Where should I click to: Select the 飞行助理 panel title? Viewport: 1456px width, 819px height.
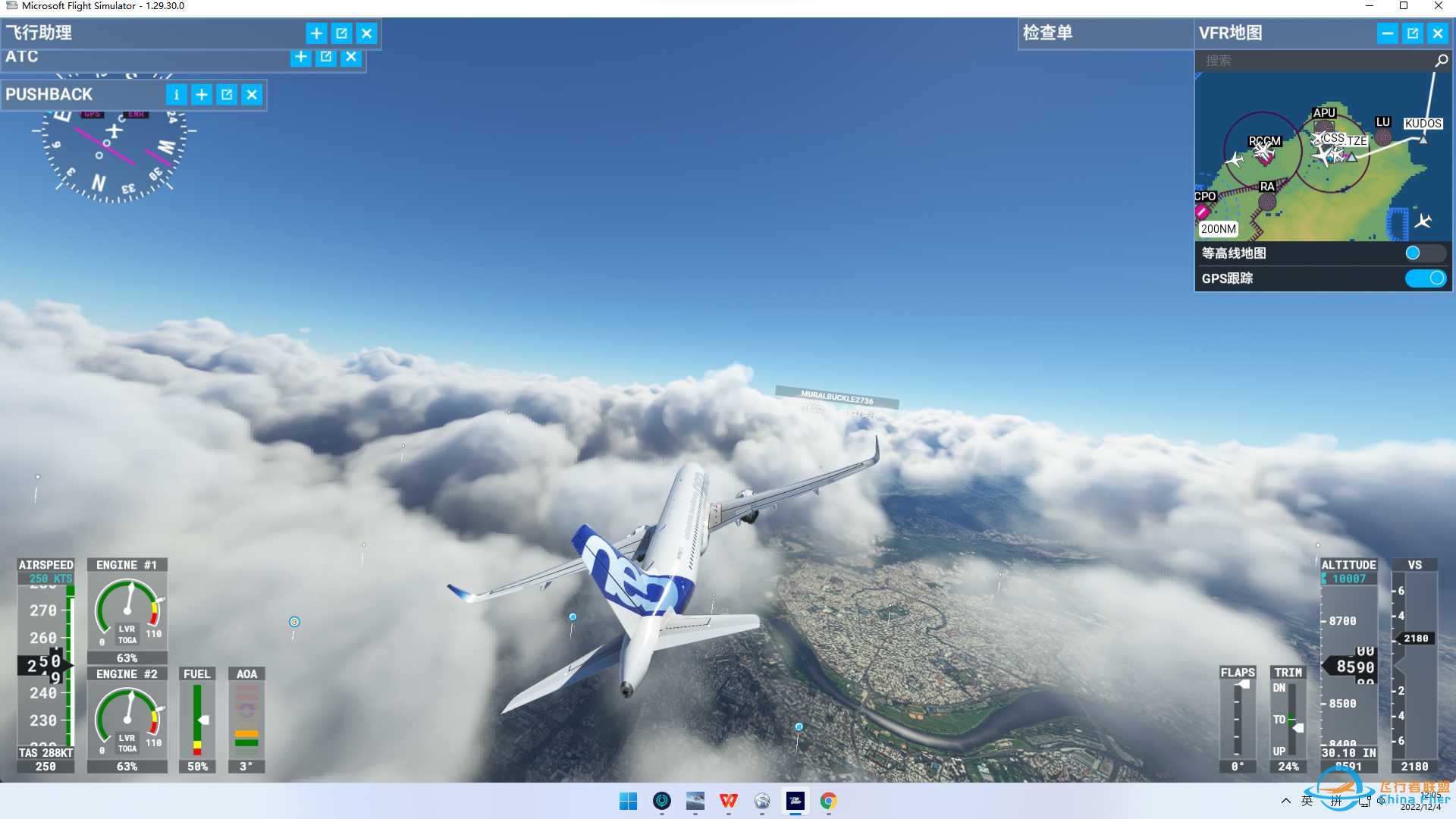click(38, 33)
